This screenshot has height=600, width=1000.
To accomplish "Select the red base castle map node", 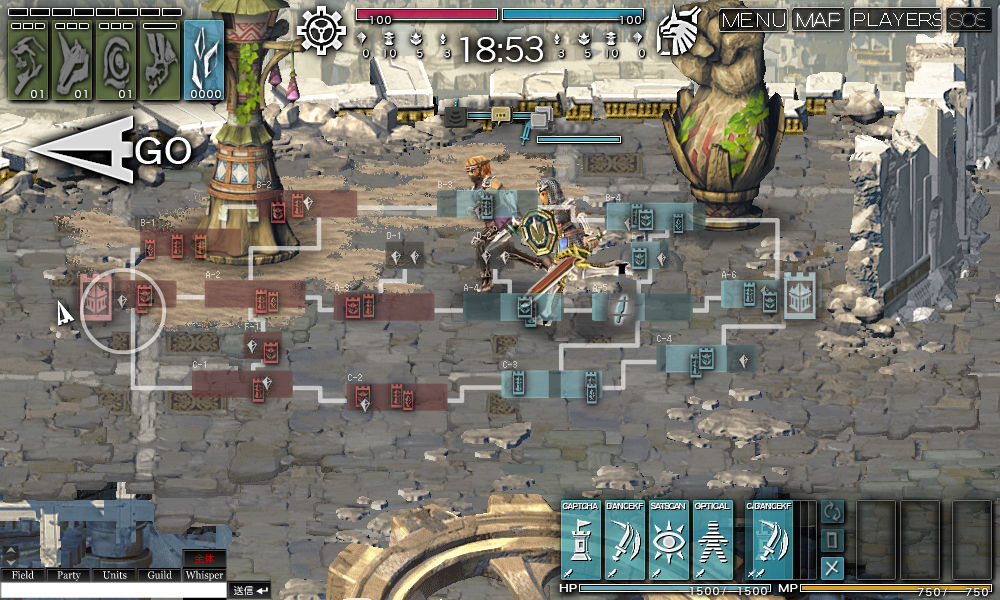I will (97, 296).
